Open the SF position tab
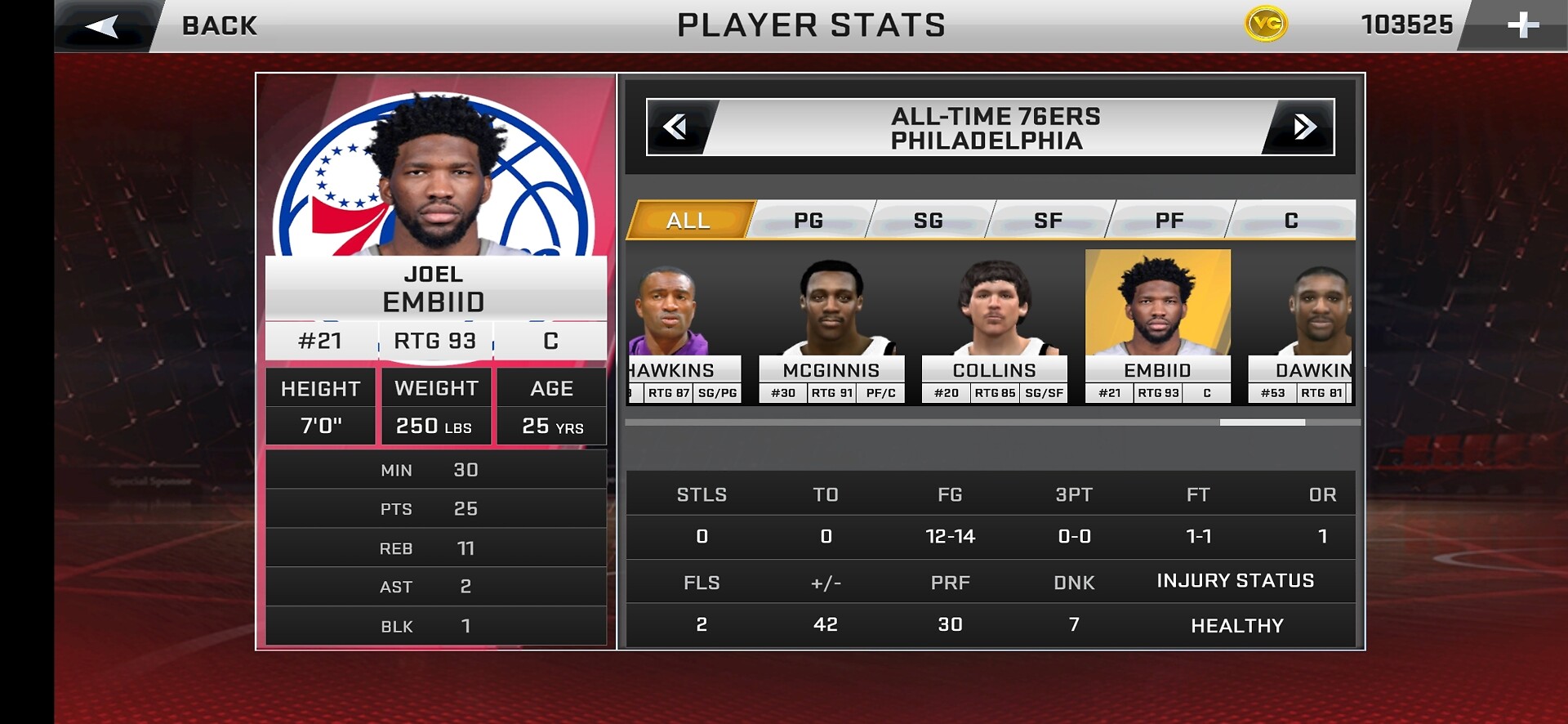The width and height of the screenshot is (1568, 724). (x=1049, y=221)
